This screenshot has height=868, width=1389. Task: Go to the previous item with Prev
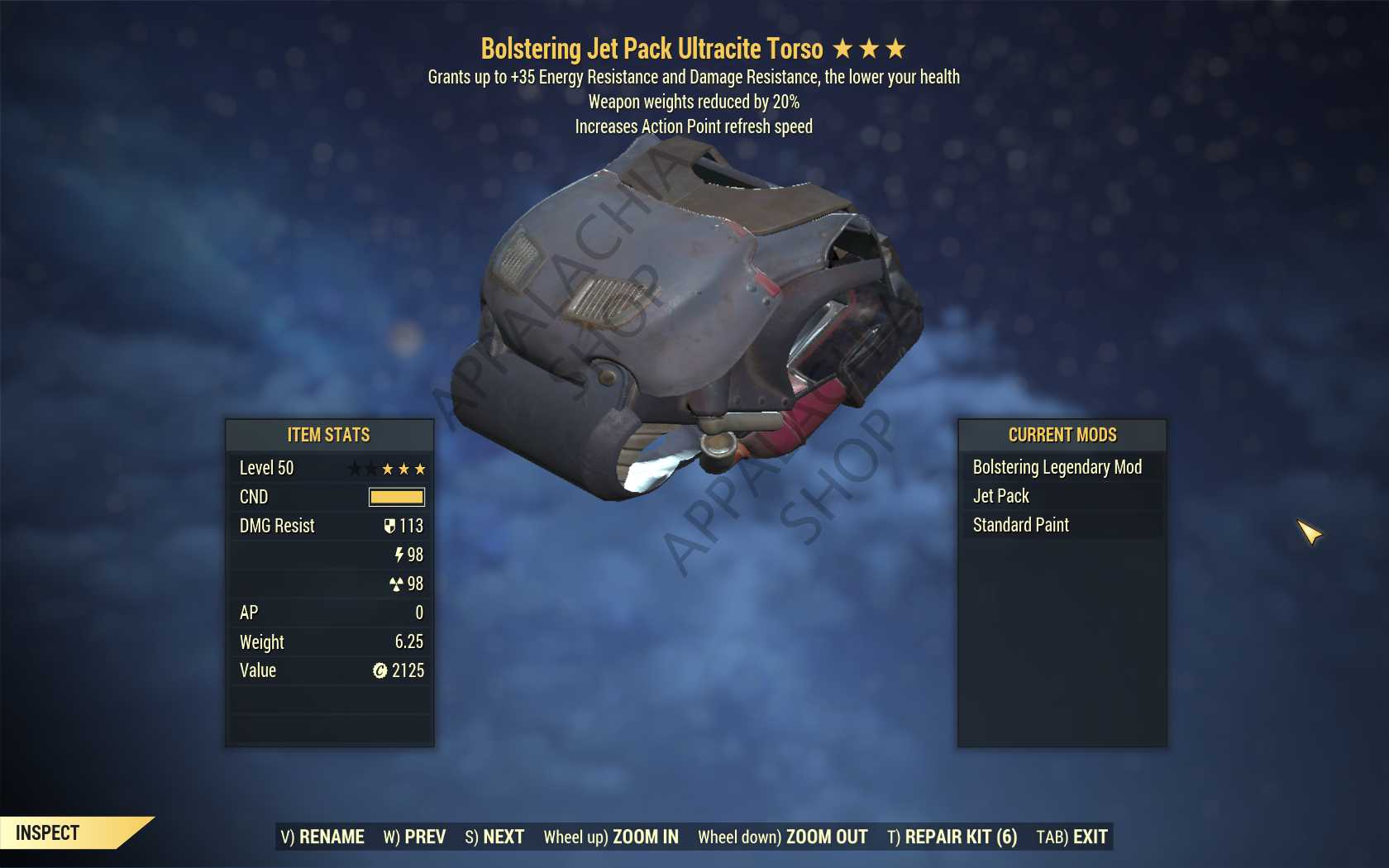(x=414, y=837)
